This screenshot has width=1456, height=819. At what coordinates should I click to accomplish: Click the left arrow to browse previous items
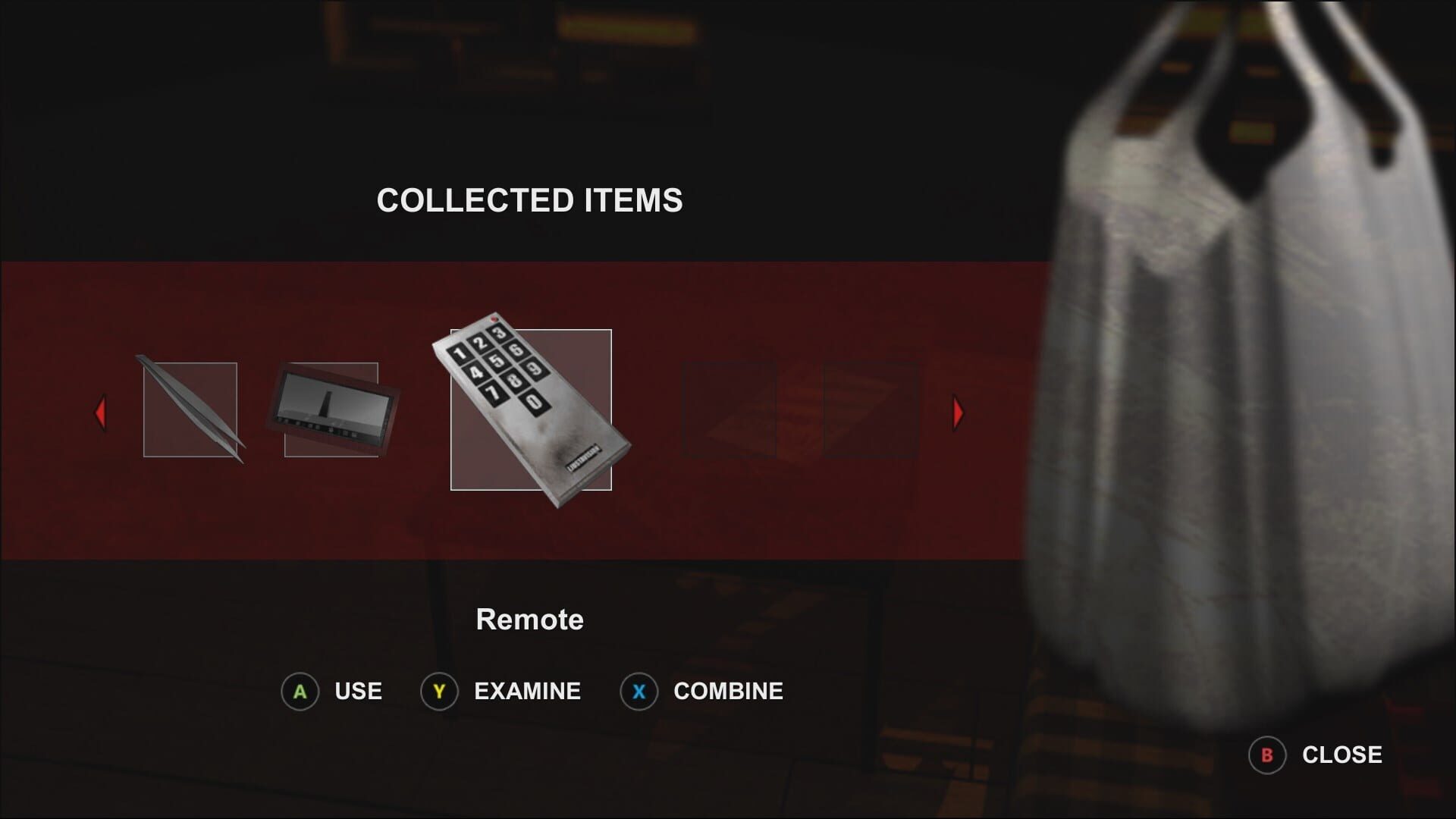pos(101,413)
